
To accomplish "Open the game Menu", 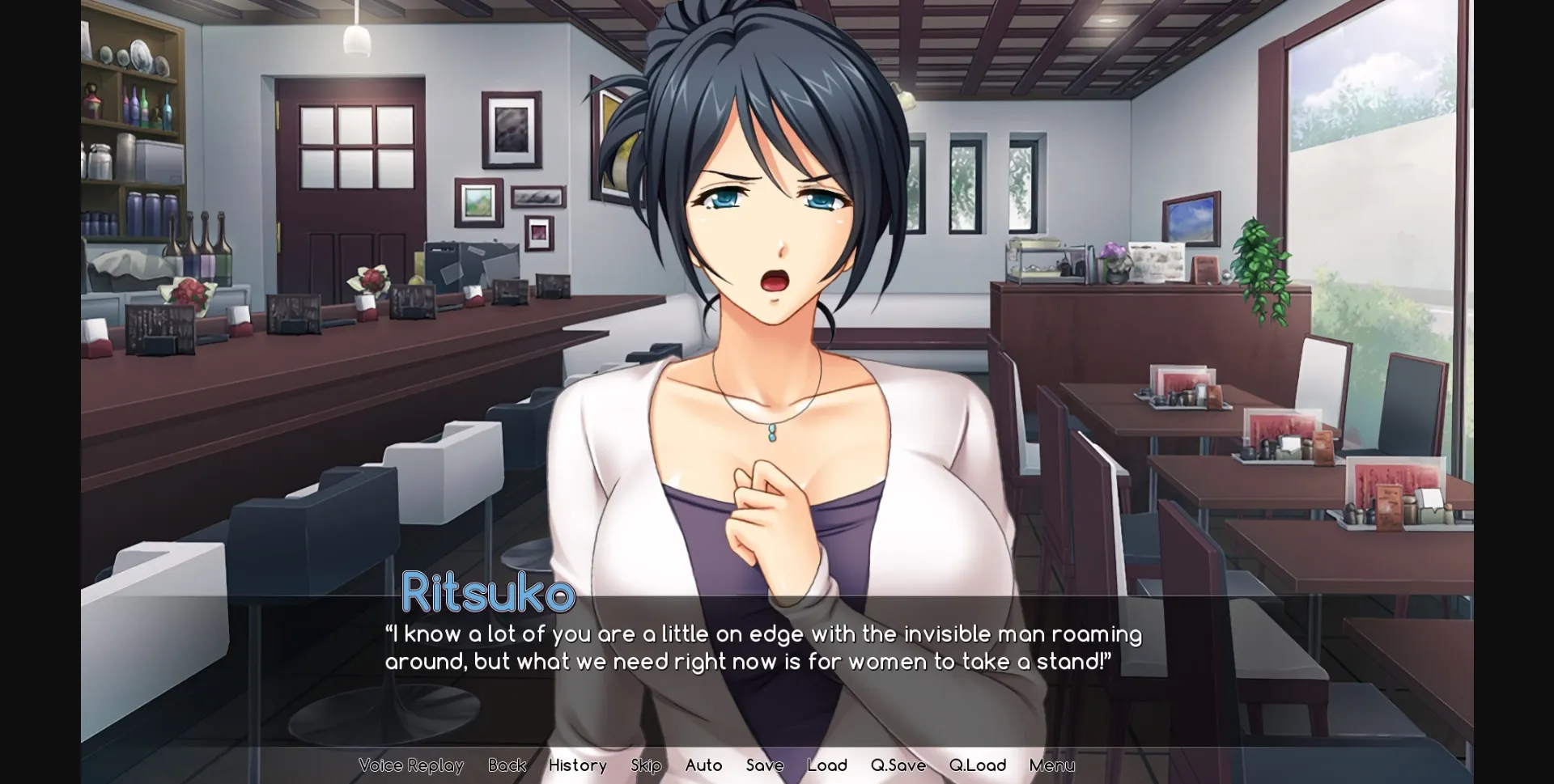I will pos(1052,765).
